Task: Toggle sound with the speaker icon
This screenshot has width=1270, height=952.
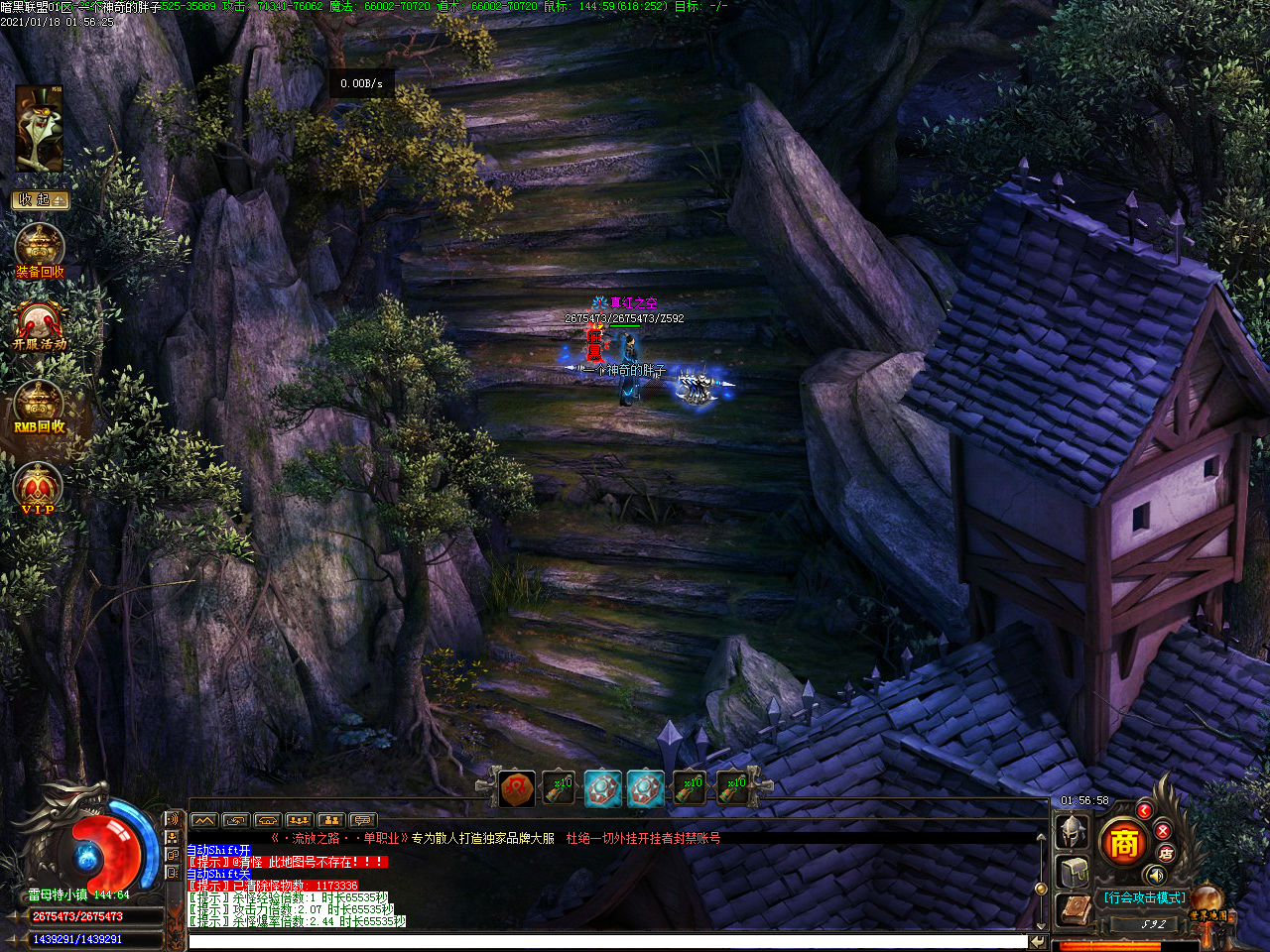Action: click(1155, 875)
